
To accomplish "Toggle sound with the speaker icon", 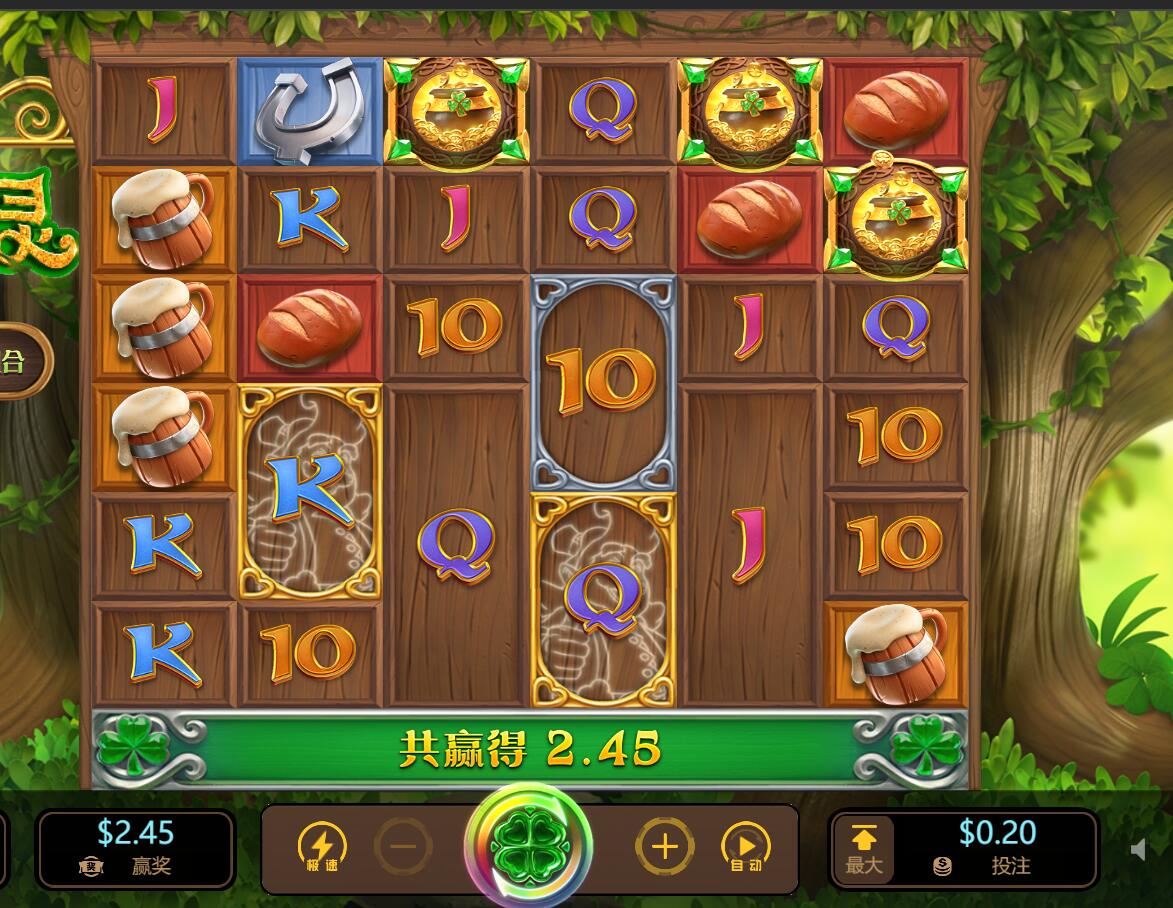I will click(1138, 849).
